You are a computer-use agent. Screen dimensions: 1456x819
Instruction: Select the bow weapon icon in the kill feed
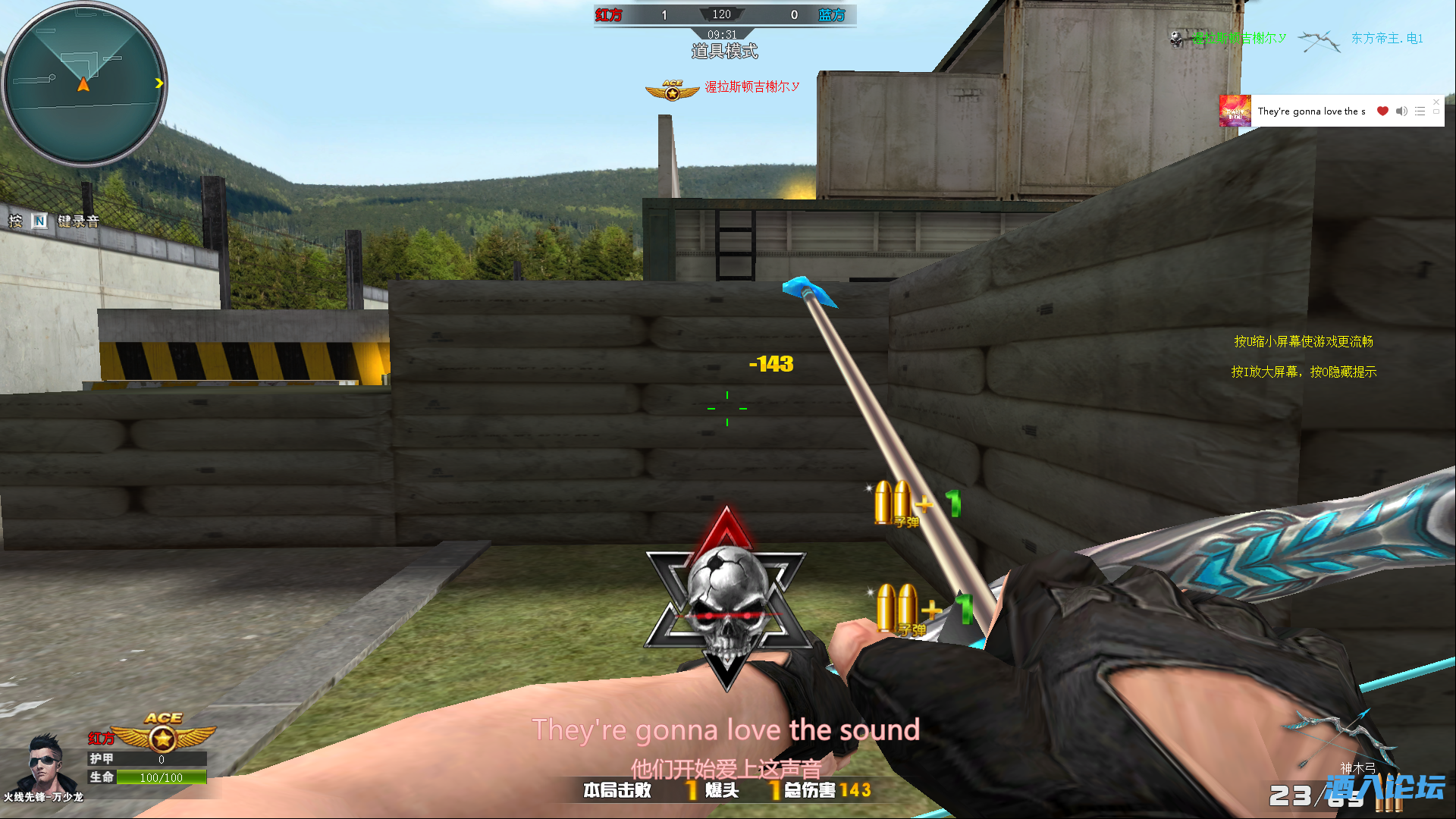pyautogui.click(x=1319, y=40)
